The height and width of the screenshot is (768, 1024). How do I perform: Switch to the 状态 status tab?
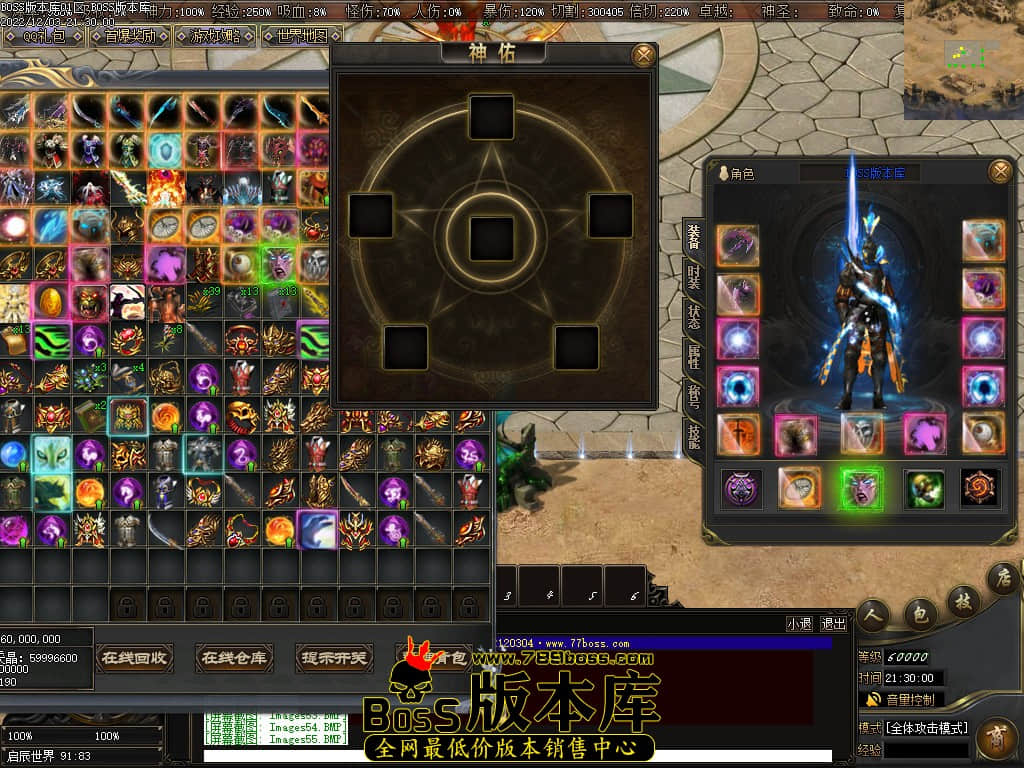(693, 317)
